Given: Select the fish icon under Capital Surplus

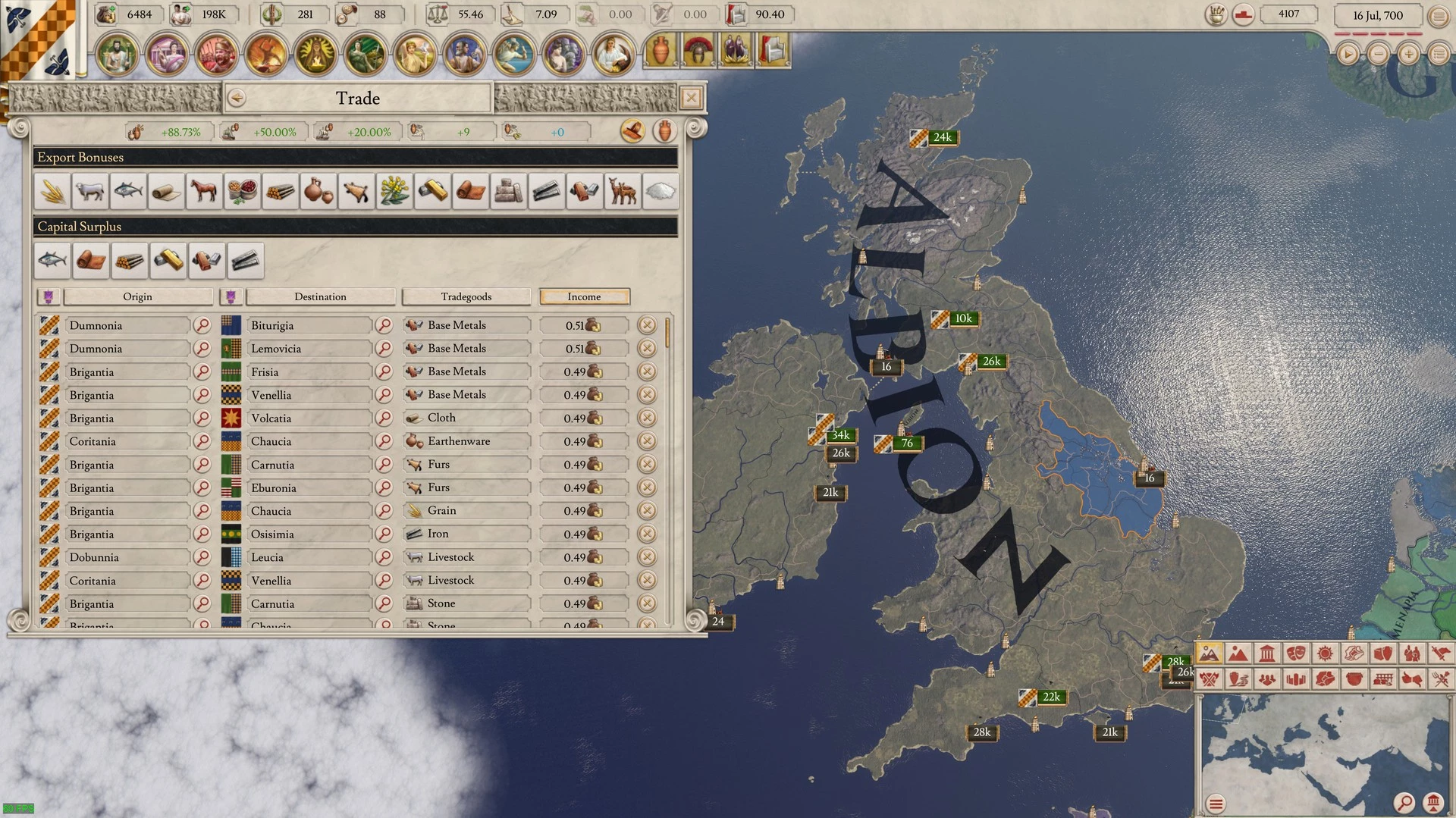Looking at the screenshot, I should [52, 261].
